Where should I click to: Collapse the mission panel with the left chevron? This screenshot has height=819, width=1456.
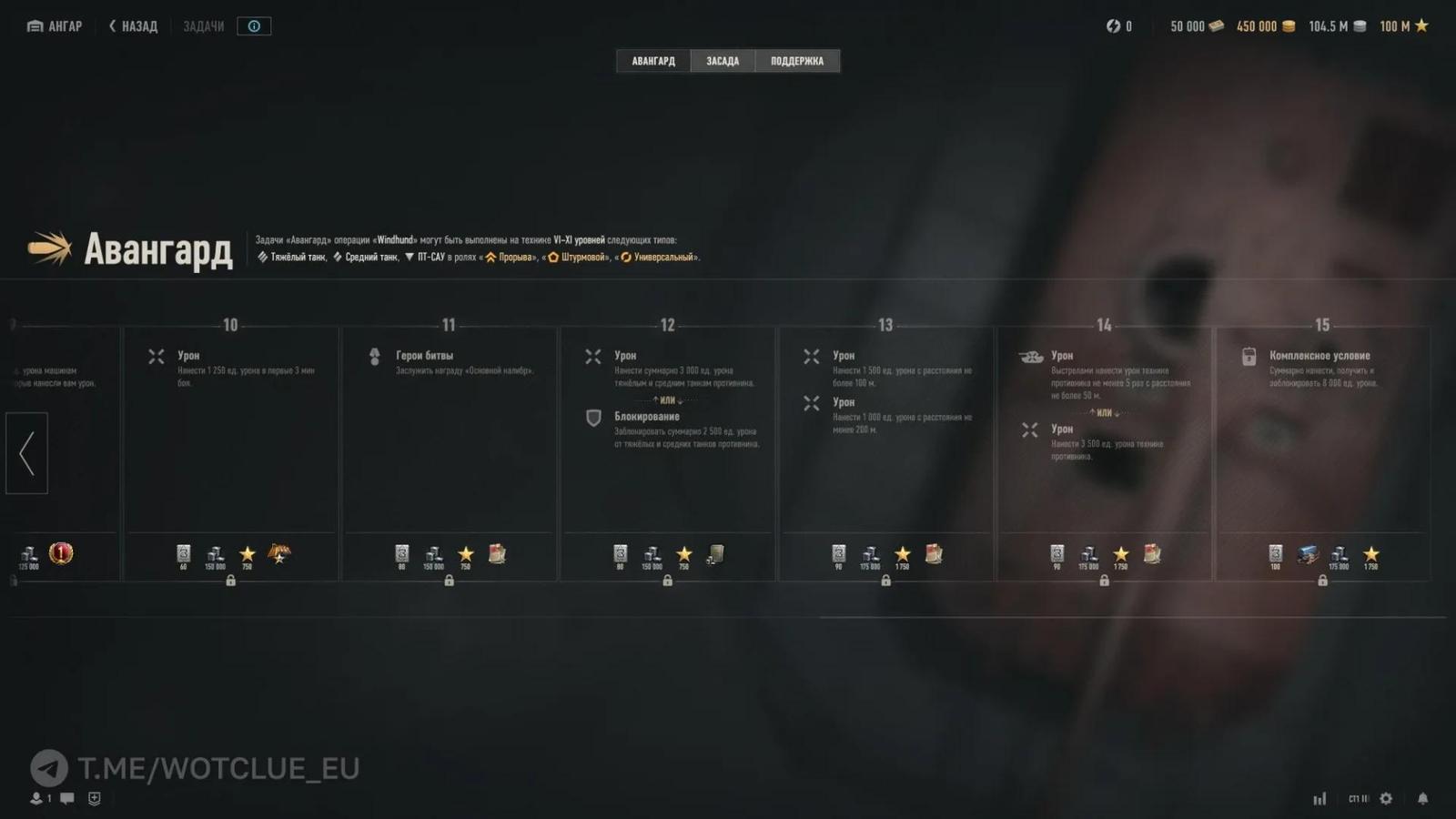(26, 452)
